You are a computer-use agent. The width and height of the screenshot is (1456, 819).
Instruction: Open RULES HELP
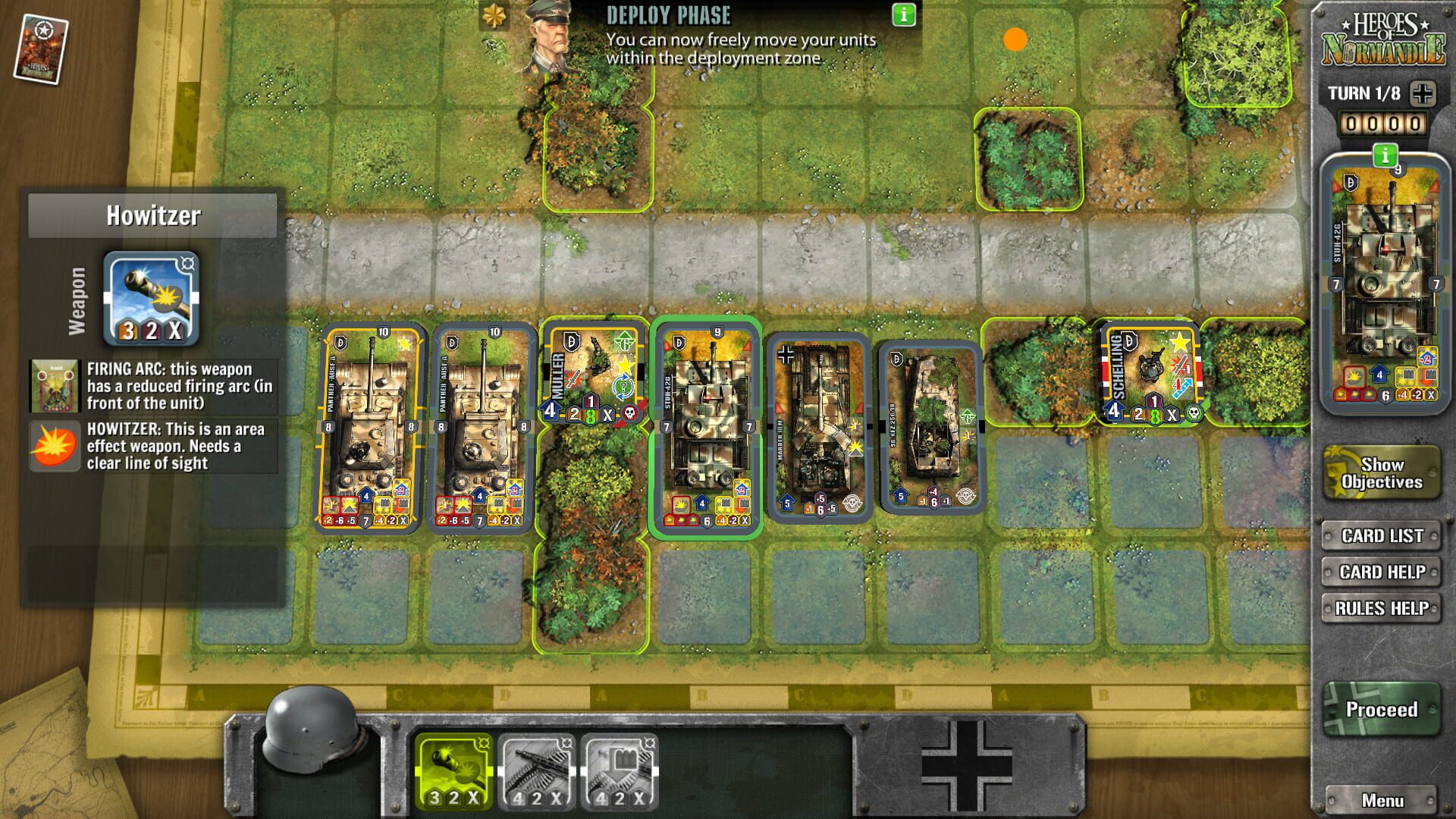point(1382,607)
